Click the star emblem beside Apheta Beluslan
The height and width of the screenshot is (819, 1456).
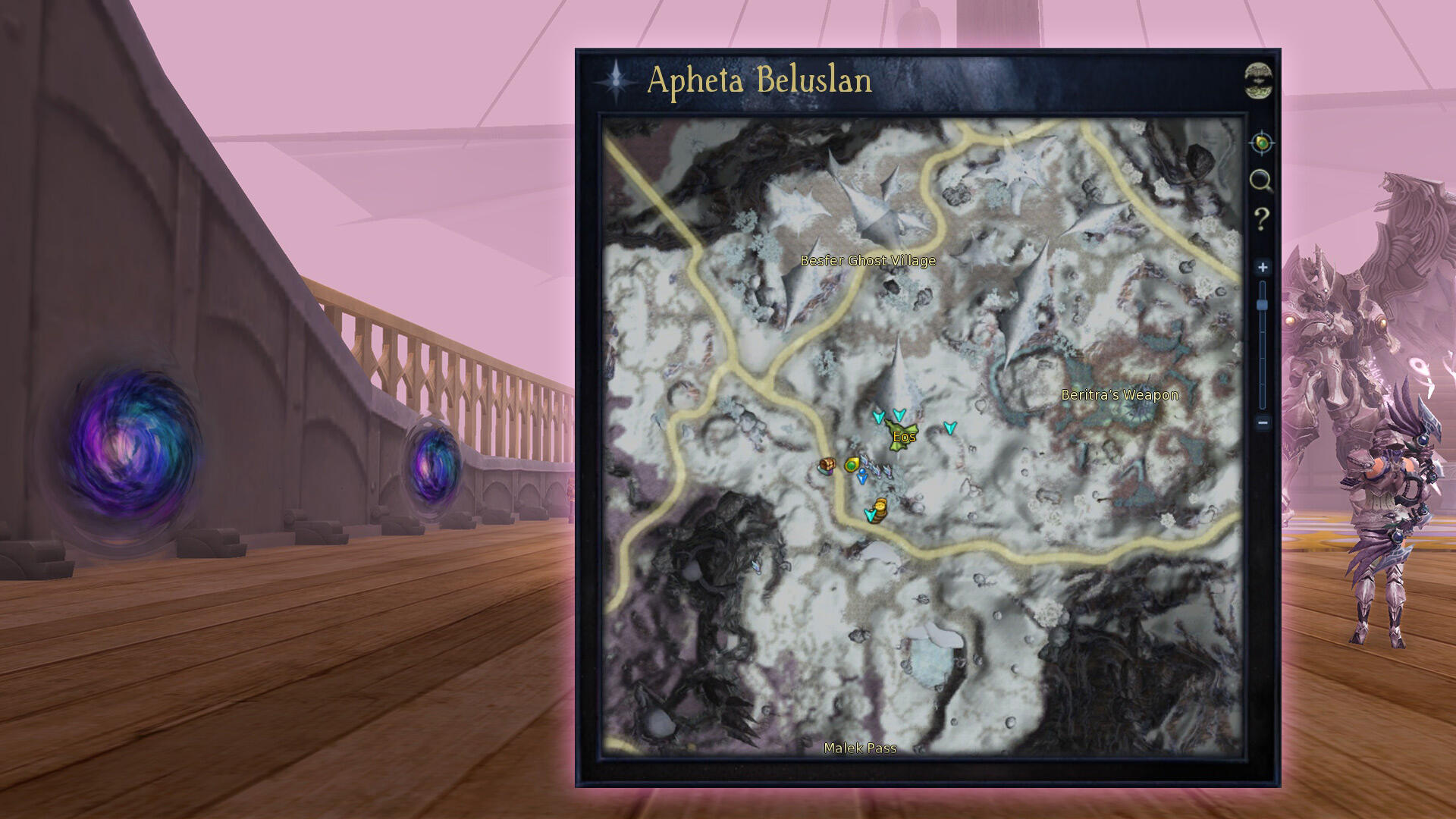click(616, 80)
